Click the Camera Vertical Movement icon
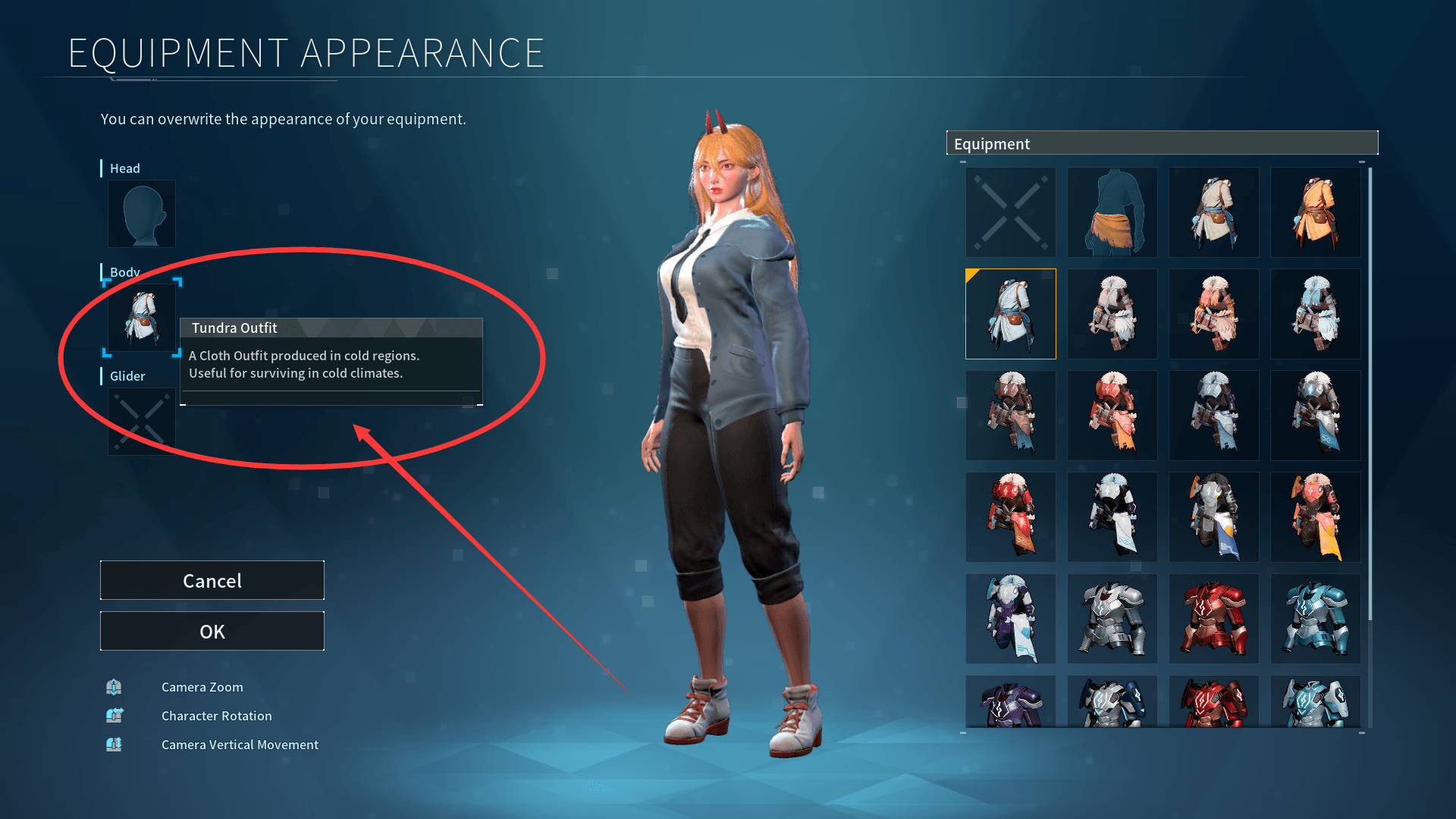The width and height of the screenshot is (1456, 819). tap(114, 744)
